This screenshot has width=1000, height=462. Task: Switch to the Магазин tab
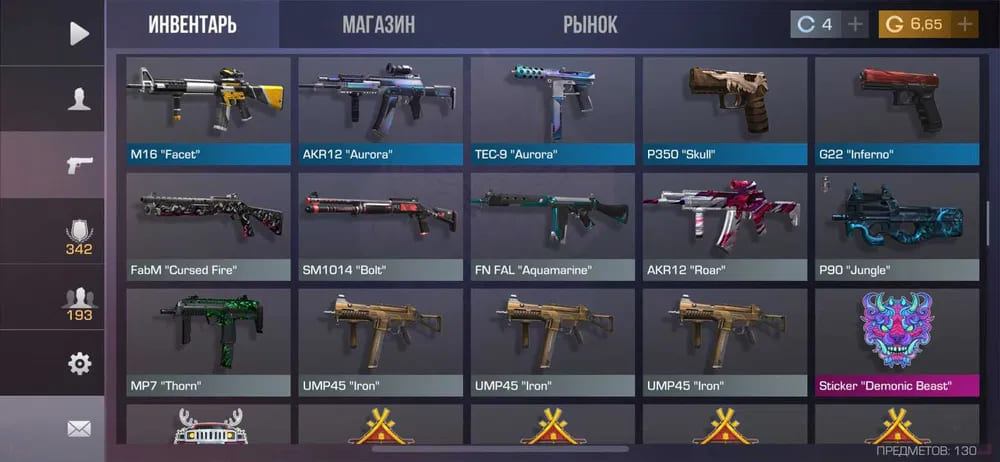[378, 24]
